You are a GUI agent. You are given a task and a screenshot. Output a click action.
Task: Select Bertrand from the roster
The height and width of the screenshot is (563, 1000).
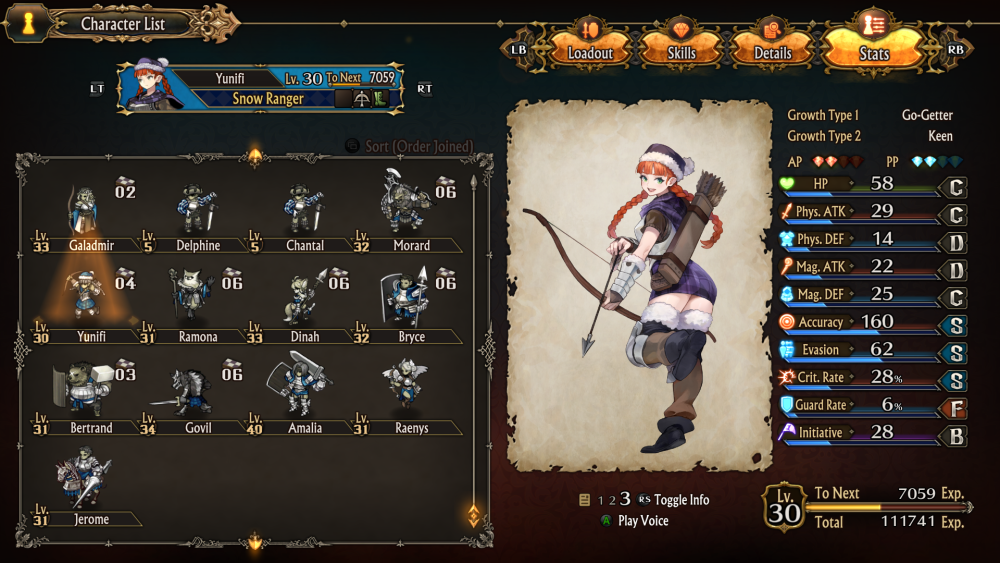coord(88,397)
